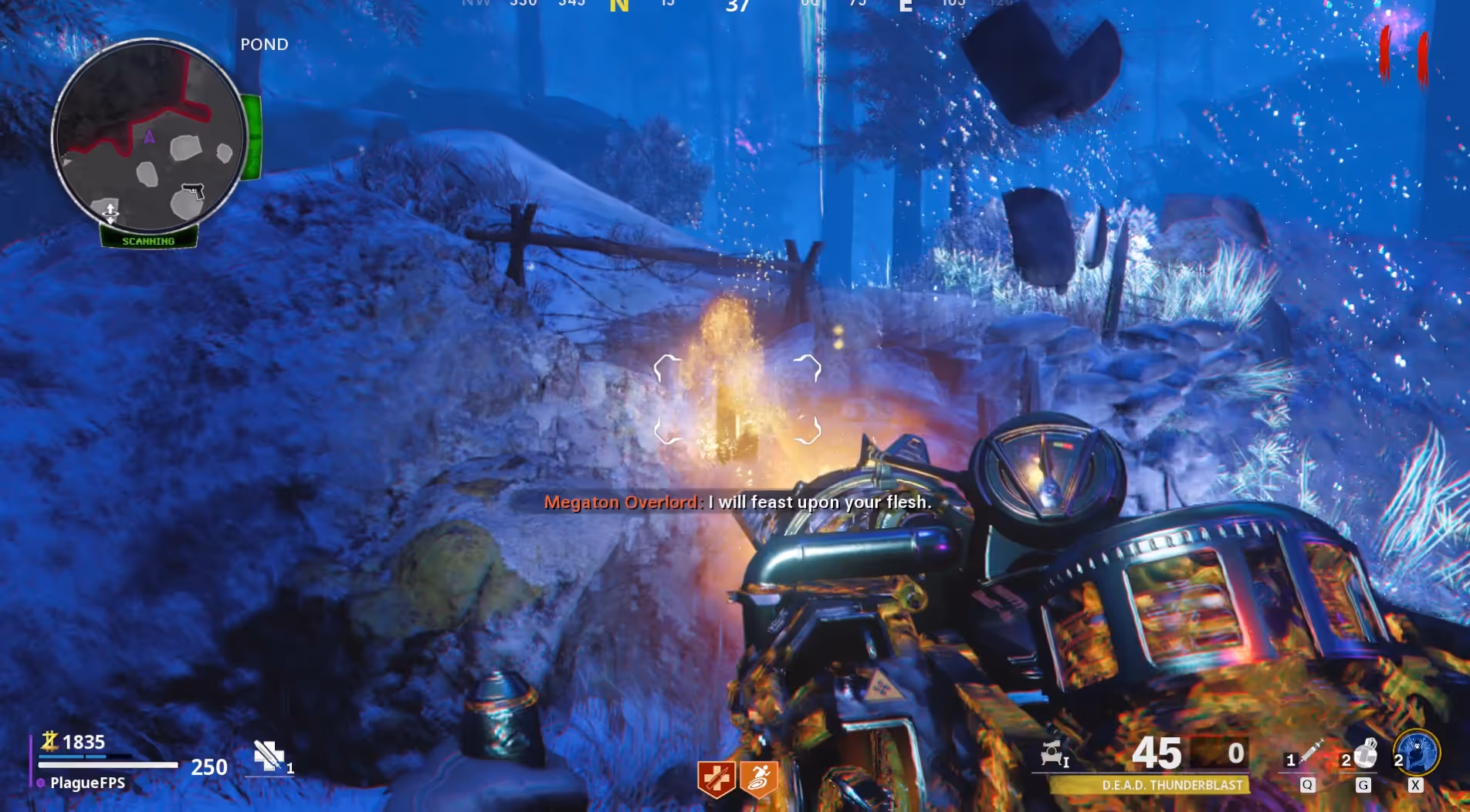Click the up-down arrows marker on minimap

click(x=110, y=212)
